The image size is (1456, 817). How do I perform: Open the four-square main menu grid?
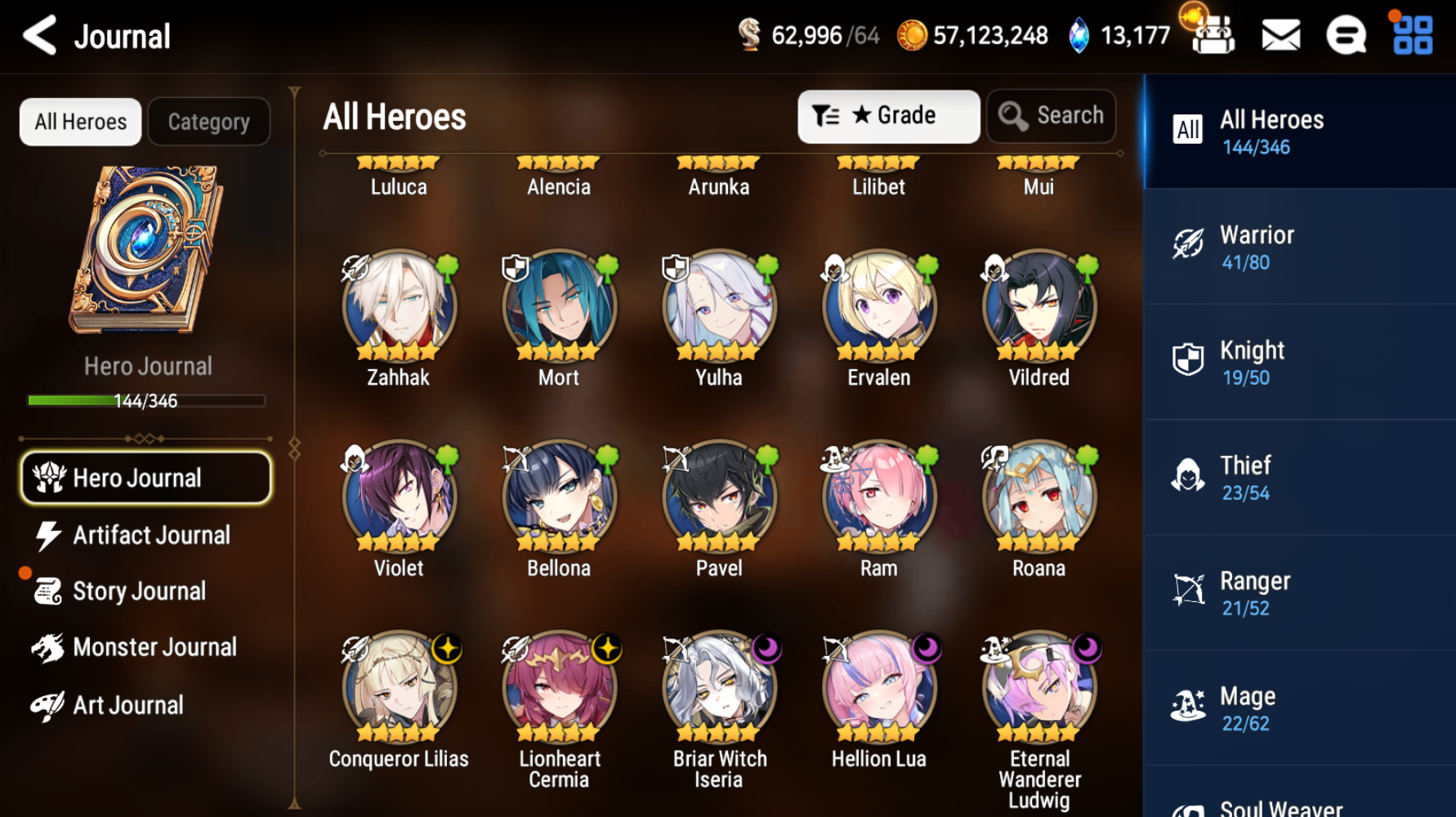(x=1413, y=36)
